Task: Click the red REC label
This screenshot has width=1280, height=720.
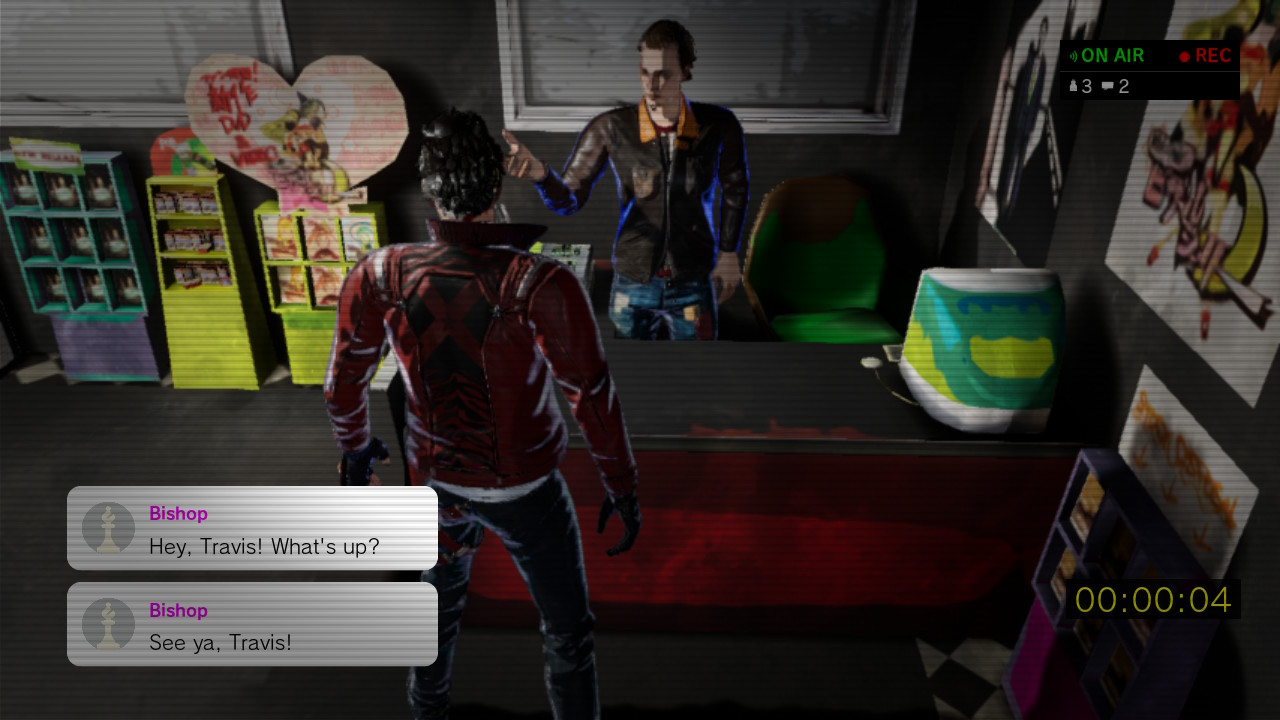Action: click(1212, 55)
